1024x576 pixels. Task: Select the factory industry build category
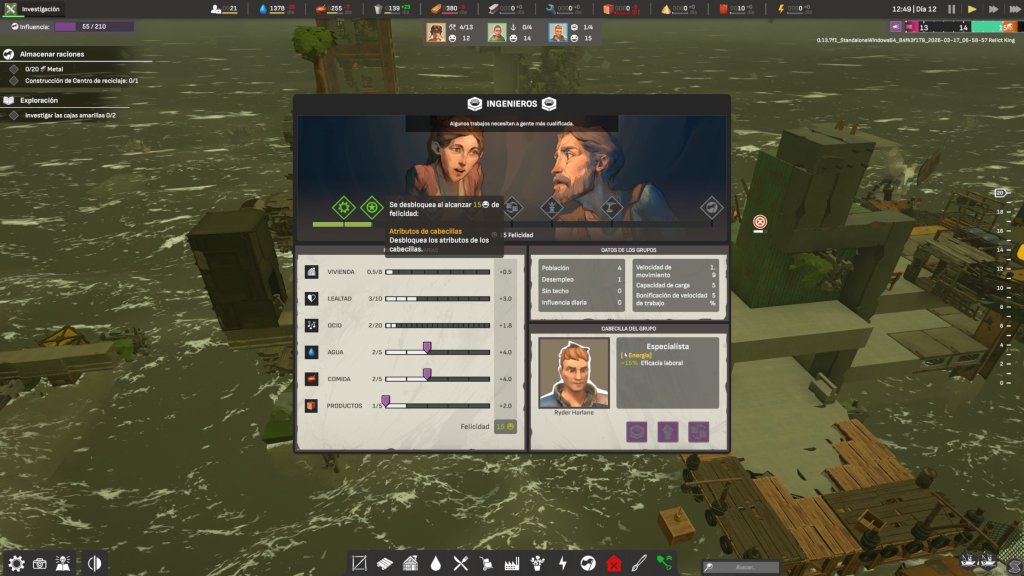click(512, 563)
